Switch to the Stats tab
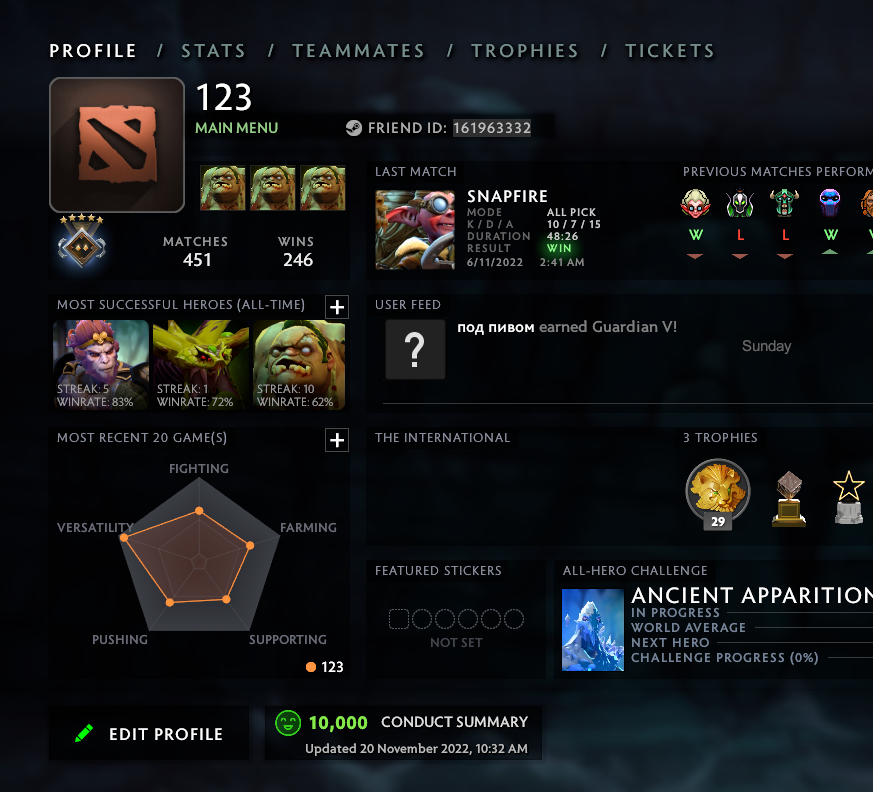This screenshot has width=873, height=792. (213, 51)
